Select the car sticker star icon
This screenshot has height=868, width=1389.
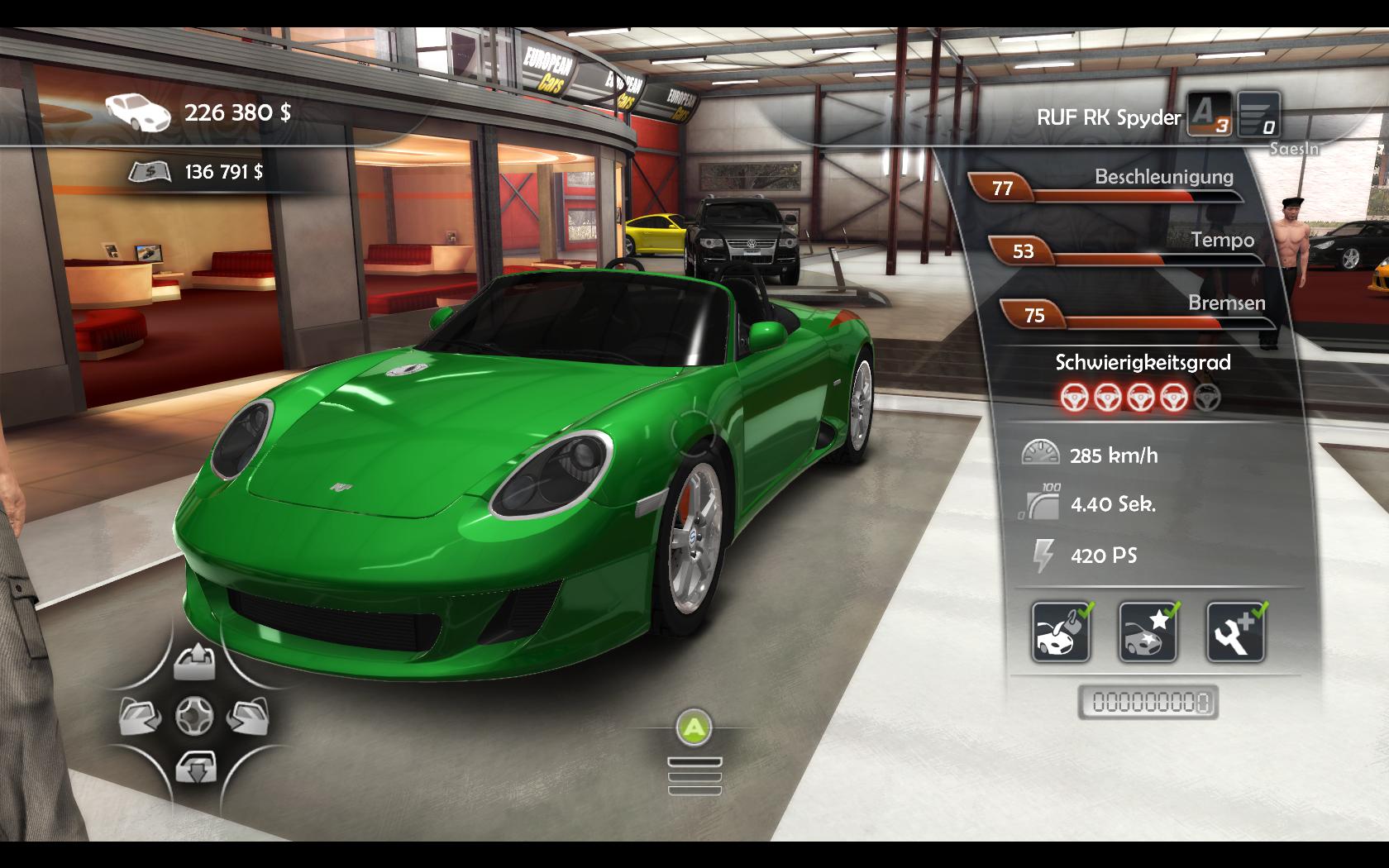click(x=1148, y=632)
